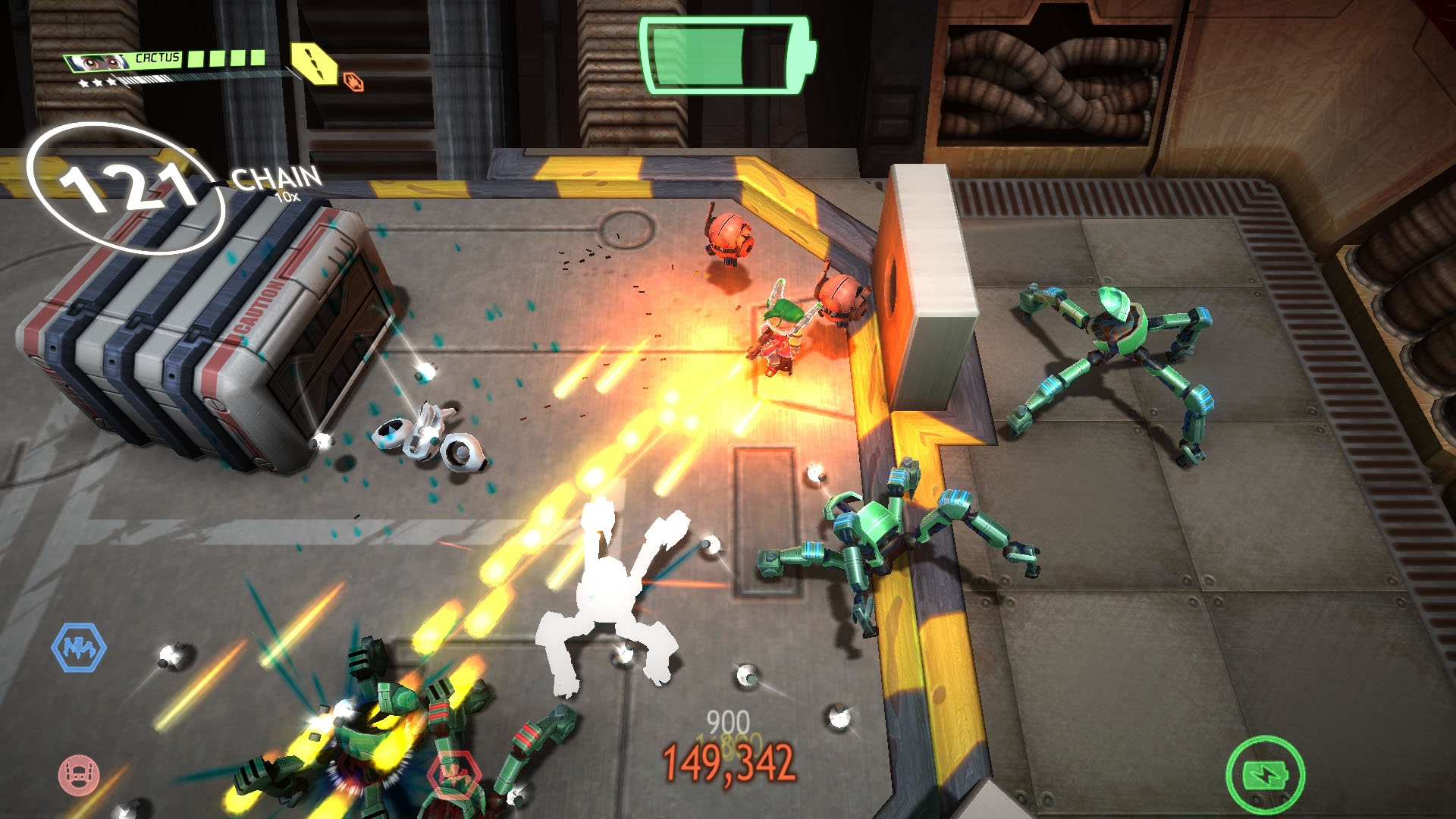Click the yellow exclamation mark hexagon
The image size is (1456, 819).
click(314, 63)
